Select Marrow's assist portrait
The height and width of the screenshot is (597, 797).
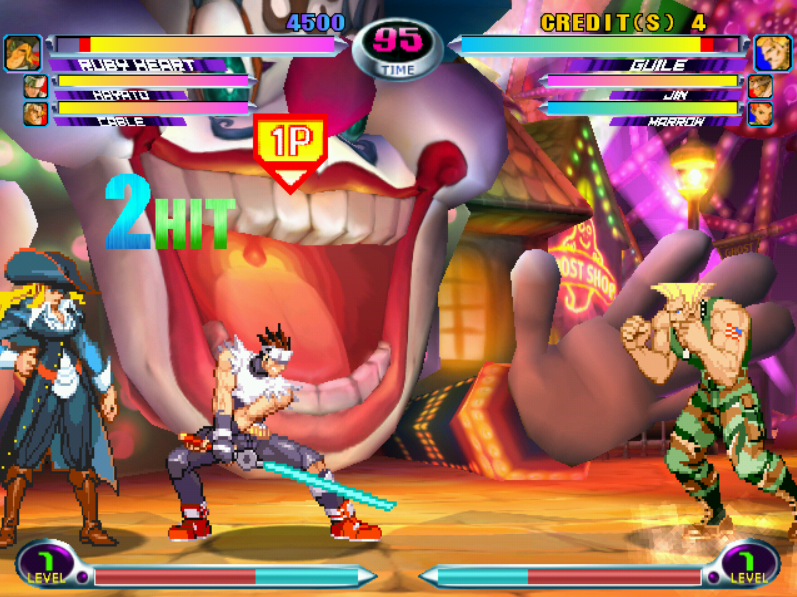coord(760,113)
